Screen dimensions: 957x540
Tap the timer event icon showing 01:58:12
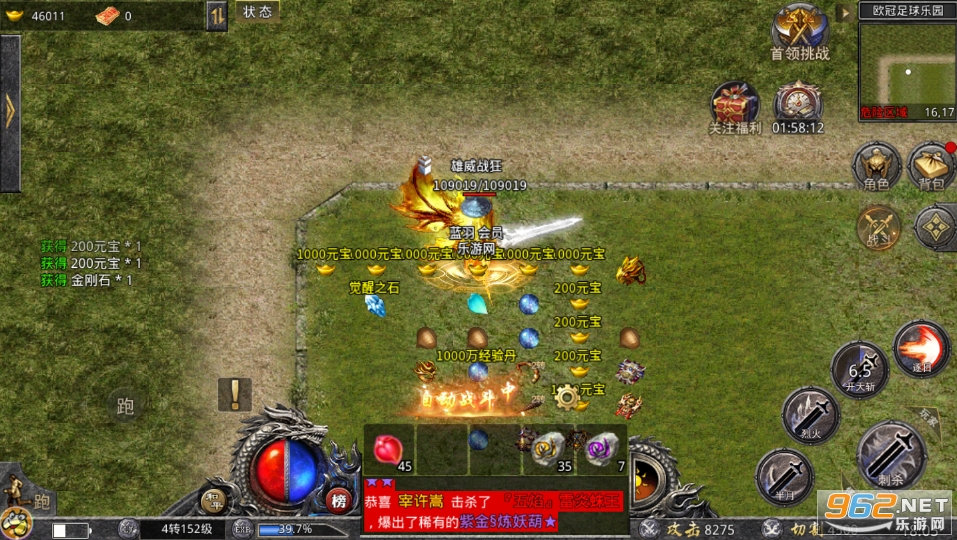(798, 106)
